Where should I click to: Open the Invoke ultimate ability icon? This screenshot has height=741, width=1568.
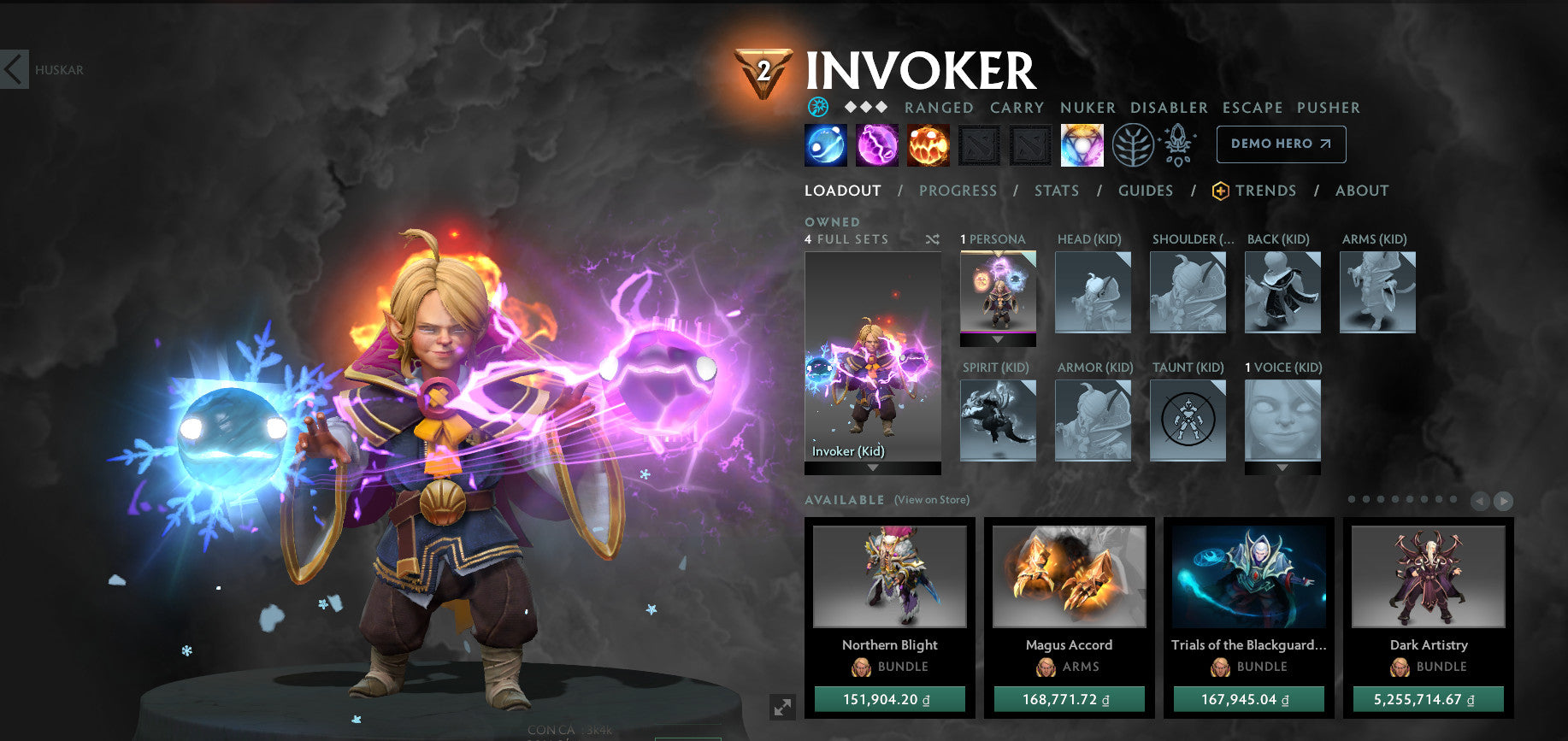tap(1082, 144)
